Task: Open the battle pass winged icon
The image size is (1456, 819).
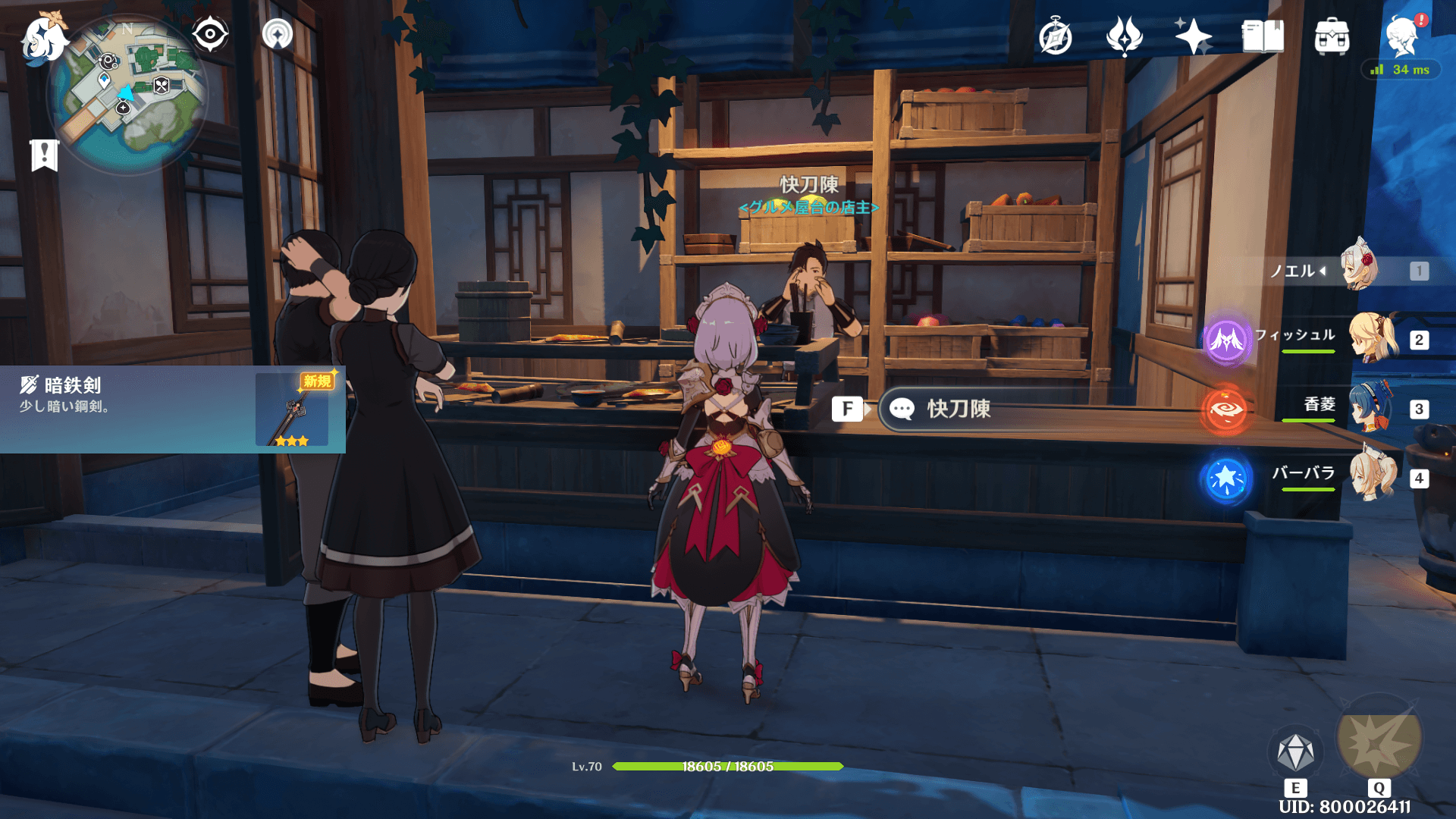Action: pos(1124,36)
